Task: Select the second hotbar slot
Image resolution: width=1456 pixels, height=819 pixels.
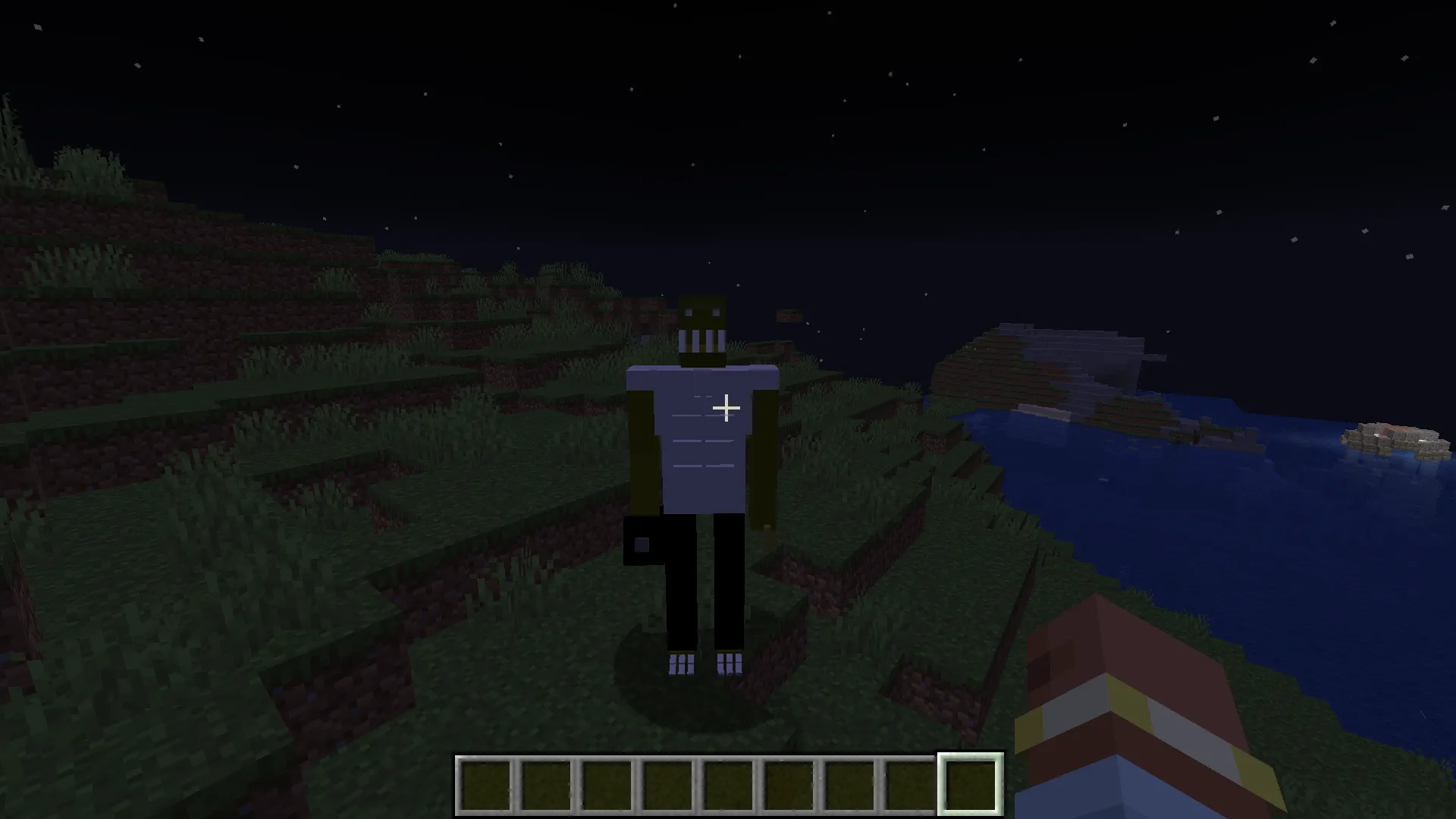Action: click(544, 782)
